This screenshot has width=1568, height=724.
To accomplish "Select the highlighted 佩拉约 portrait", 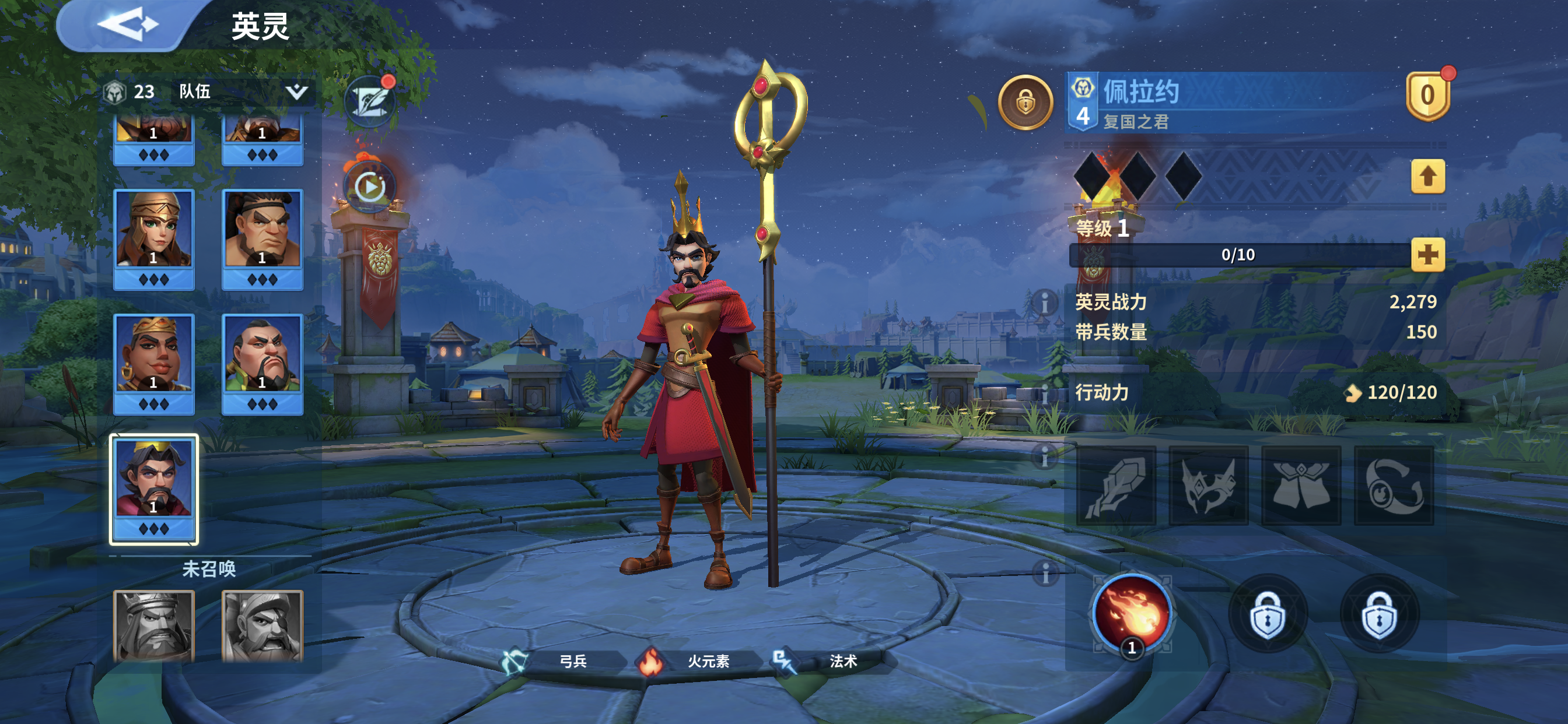I will click(153, 481).
